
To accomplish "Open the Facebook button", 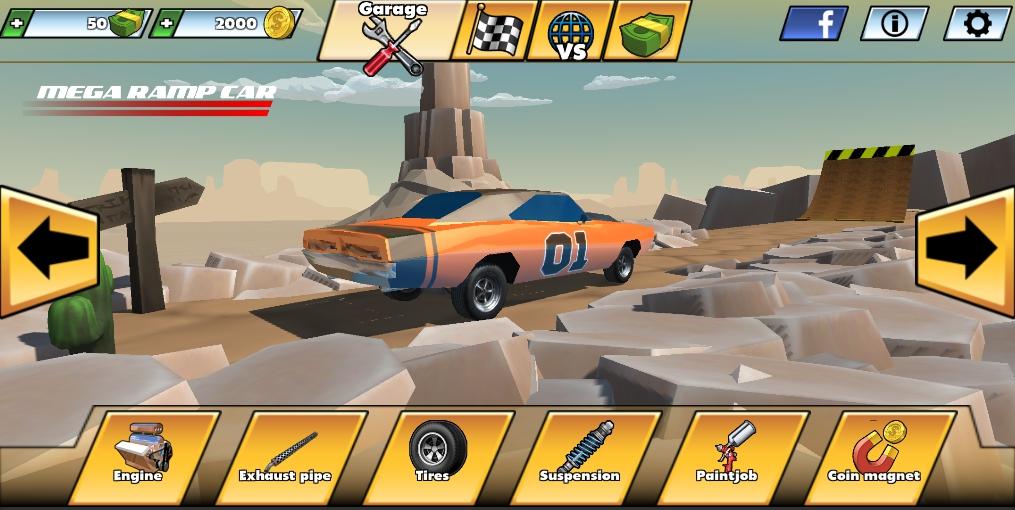I will pyautogui.click(x=813, y=23).
